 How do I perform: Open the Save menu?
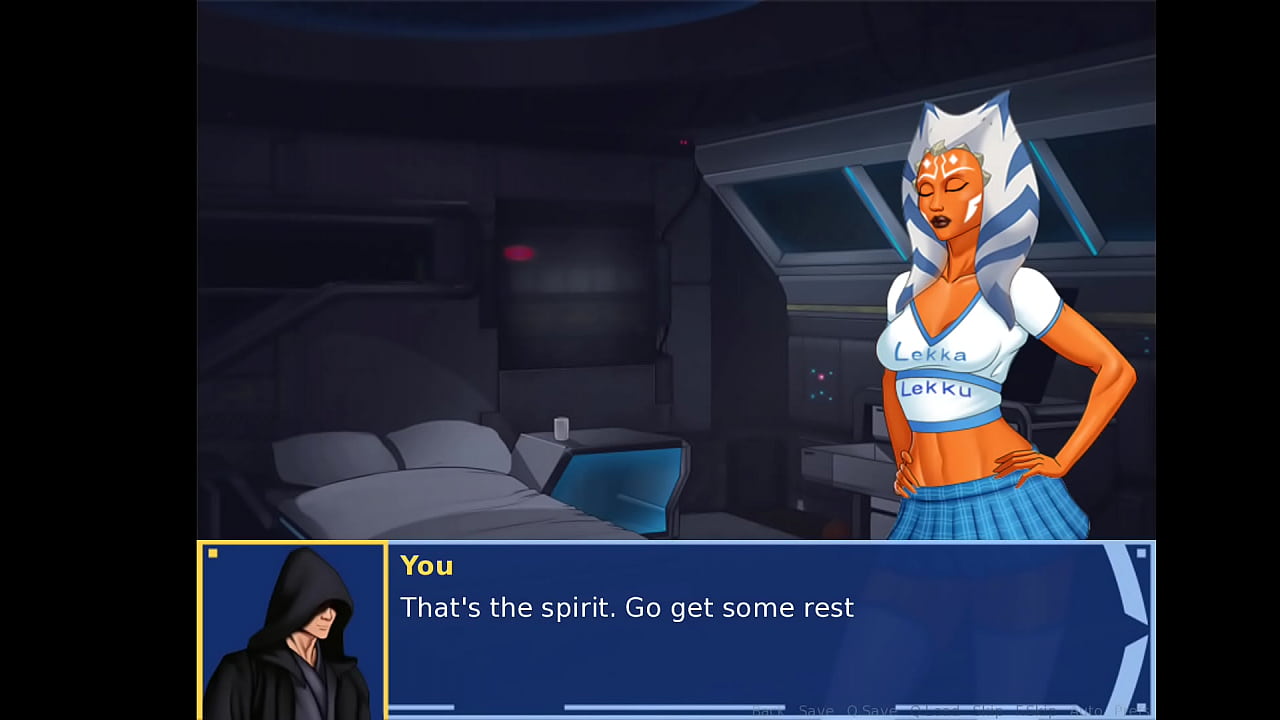(816, 711)
